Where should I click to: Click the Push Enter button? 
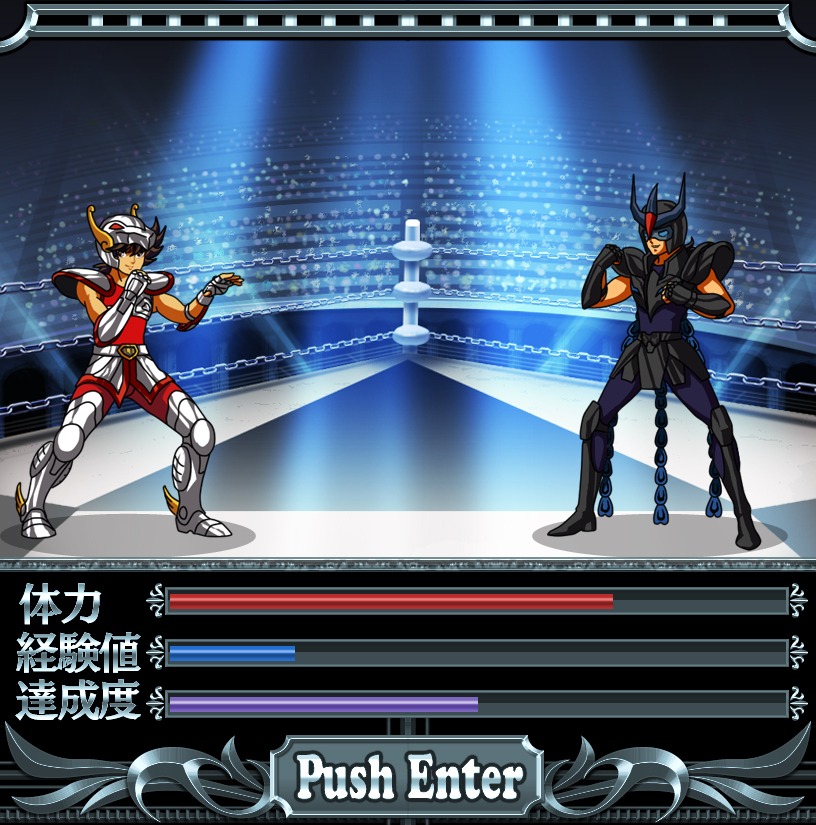pos(408,776)
